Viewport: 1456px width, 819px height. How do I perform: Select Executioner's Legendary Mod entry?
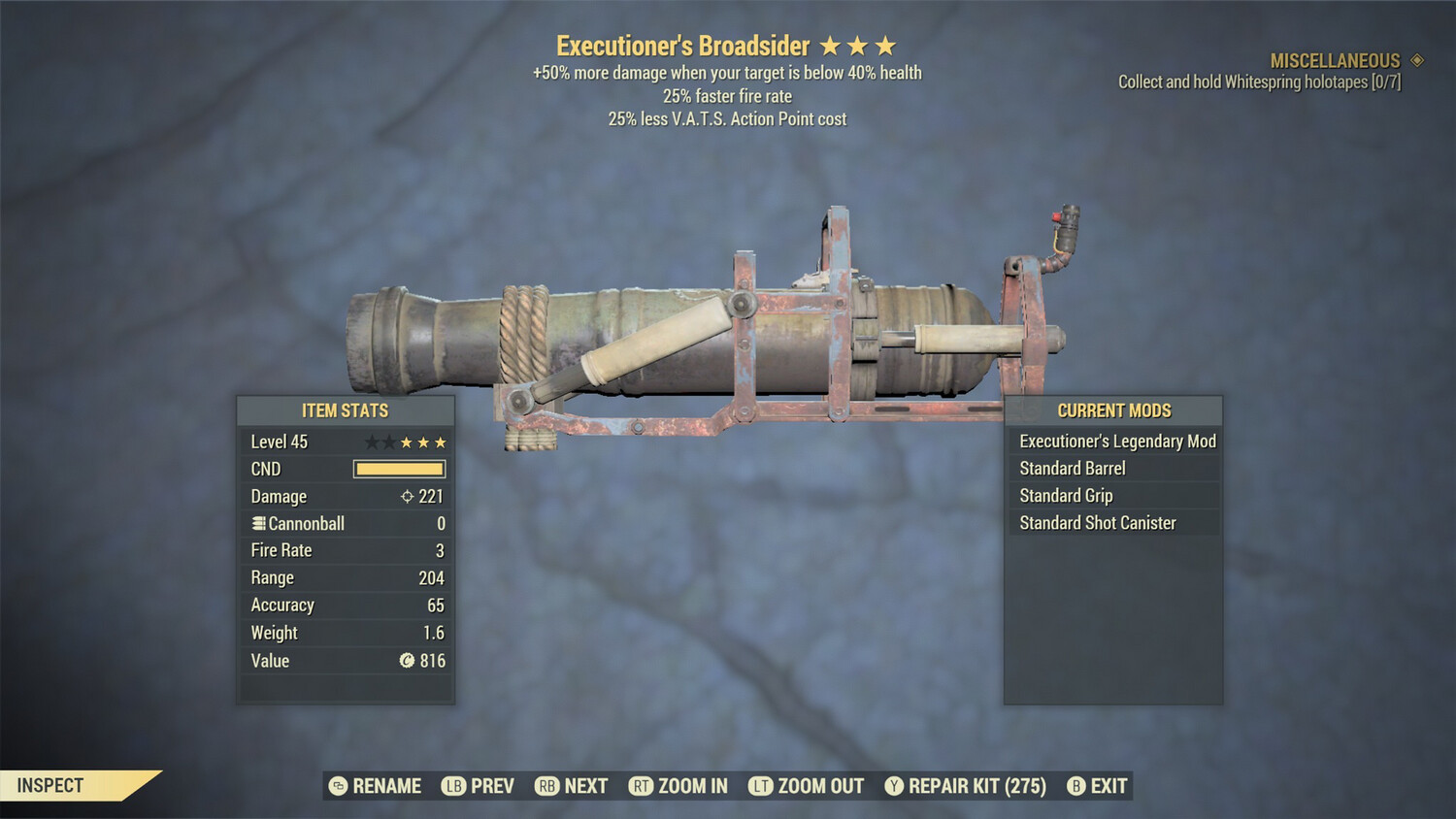pos(1116,441)
